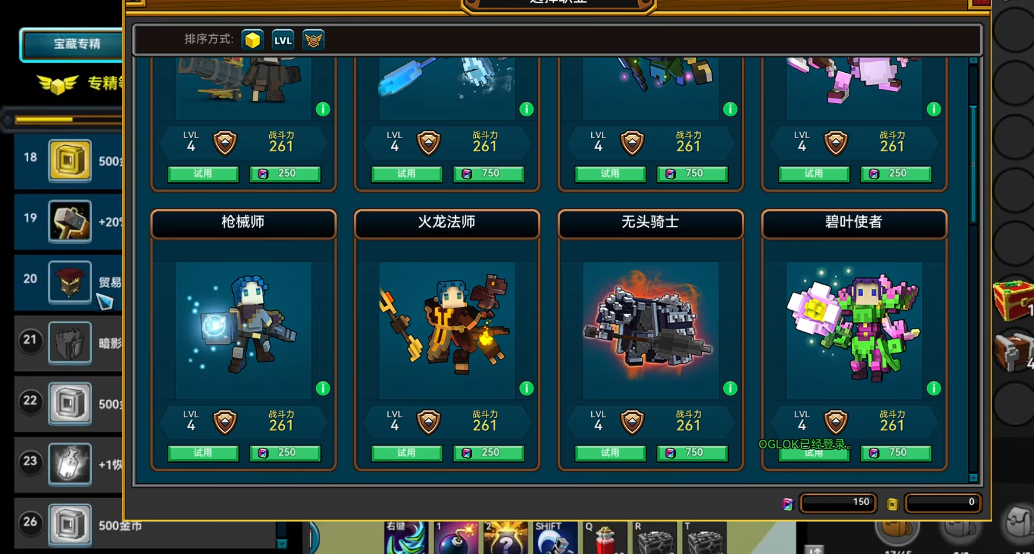
Task: Buy 无头骑士 for 750
Action: (x=692, y=453)
